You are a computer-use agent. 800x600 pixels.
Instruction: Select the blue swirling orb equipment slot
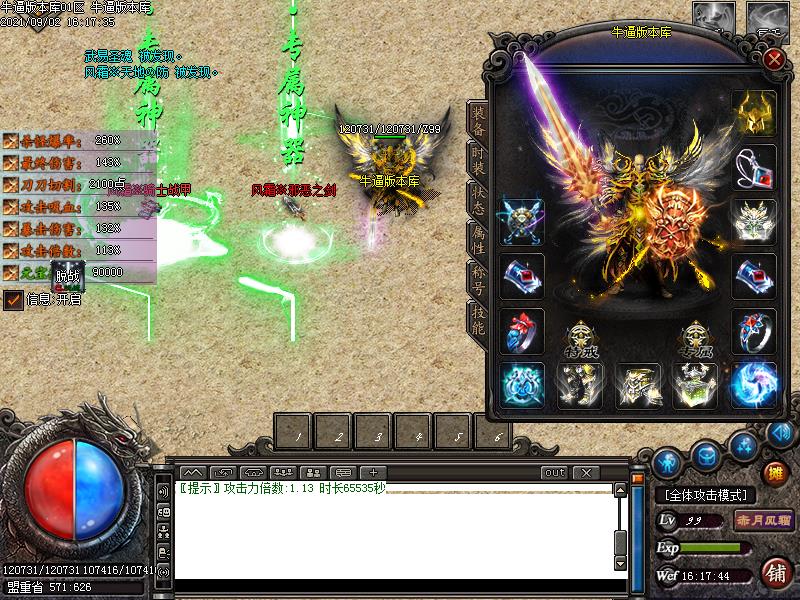[754, 385]
